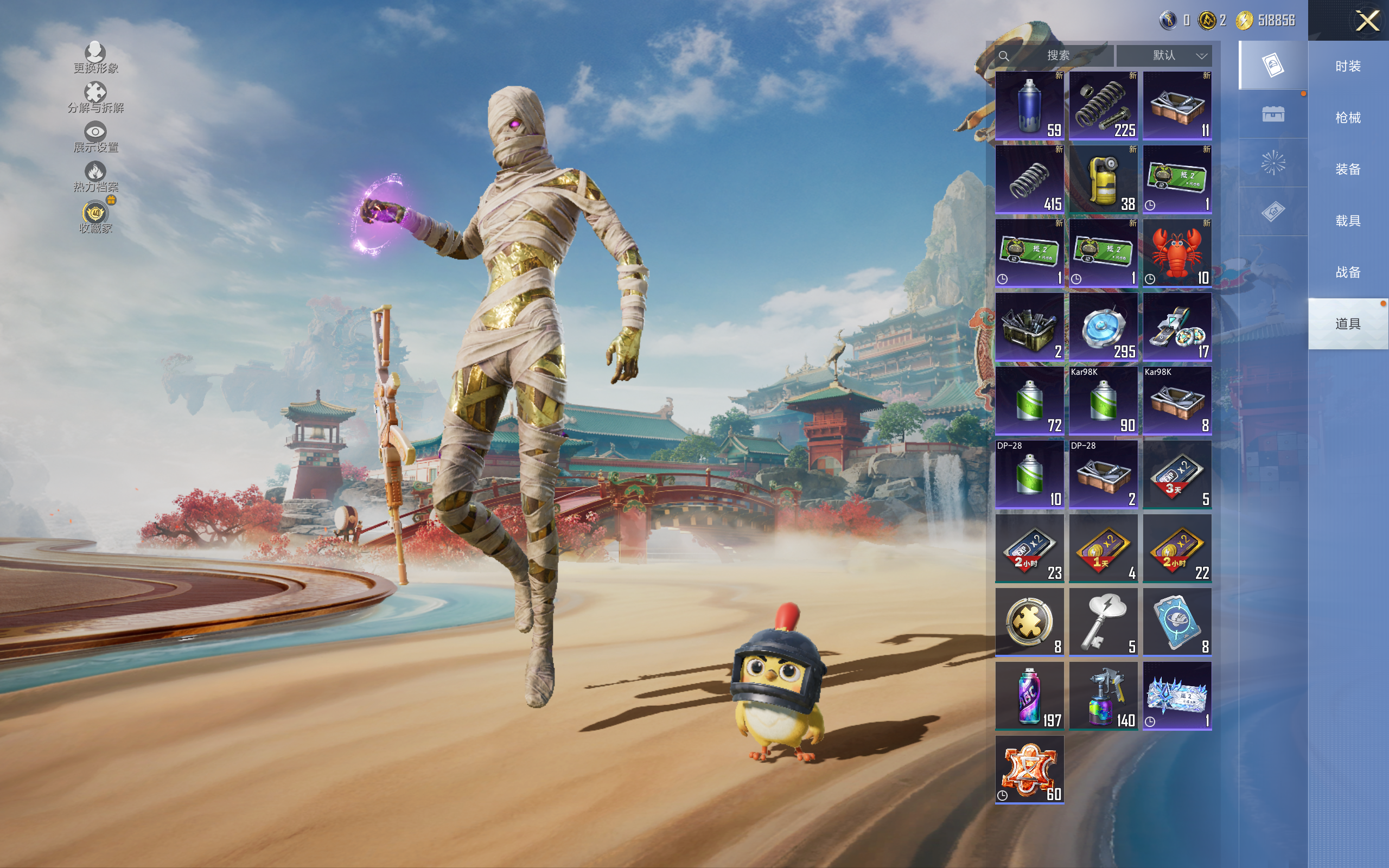Show the 载具 category

tap(1347, 221)
